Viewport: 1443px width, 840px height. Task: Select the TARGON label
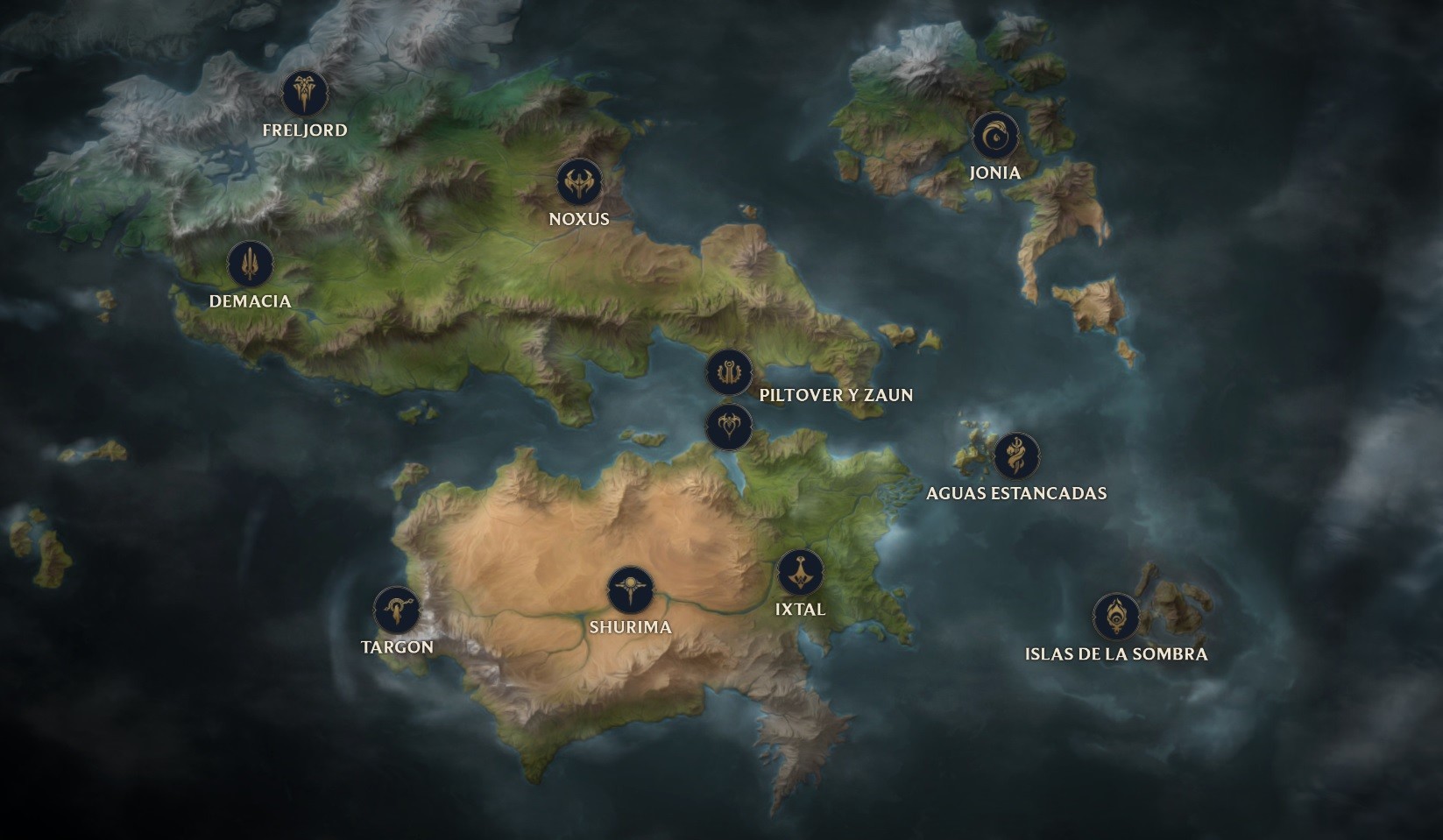click(397, 646)
